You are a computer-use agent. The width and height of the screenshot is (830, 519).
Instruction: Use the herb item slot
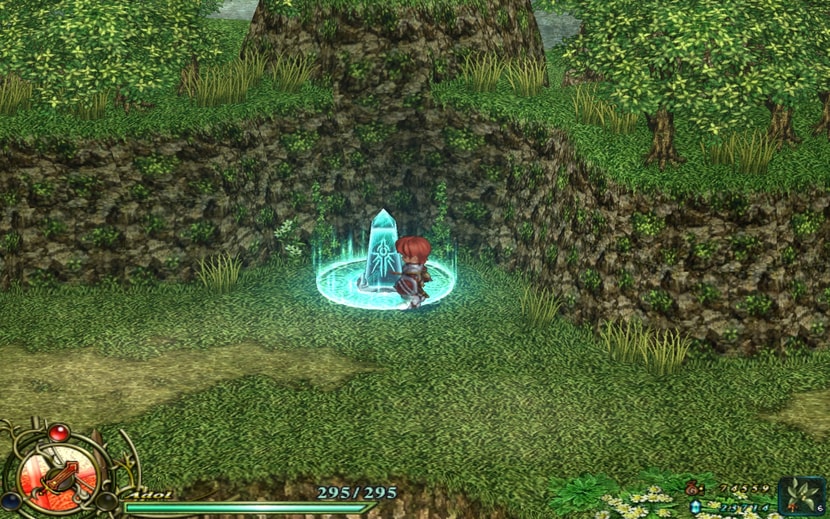(x=803, y=496)
